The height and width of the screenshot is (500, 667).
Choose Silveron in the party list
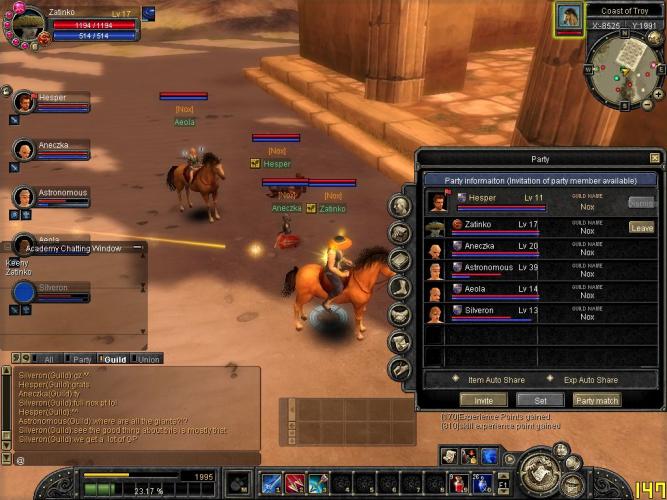500,314
